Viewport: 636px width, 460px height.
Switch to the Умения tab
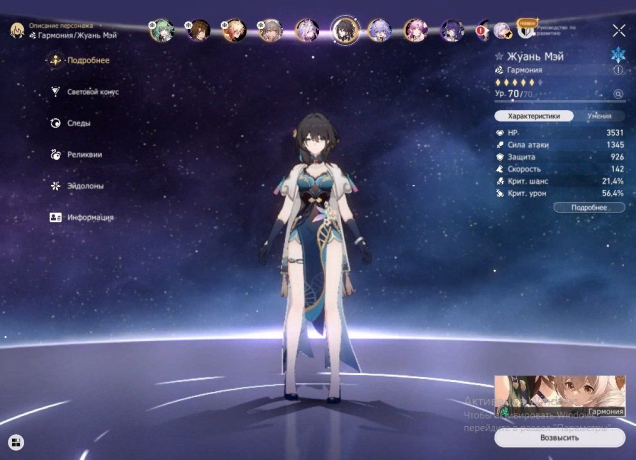coord(600,116)
